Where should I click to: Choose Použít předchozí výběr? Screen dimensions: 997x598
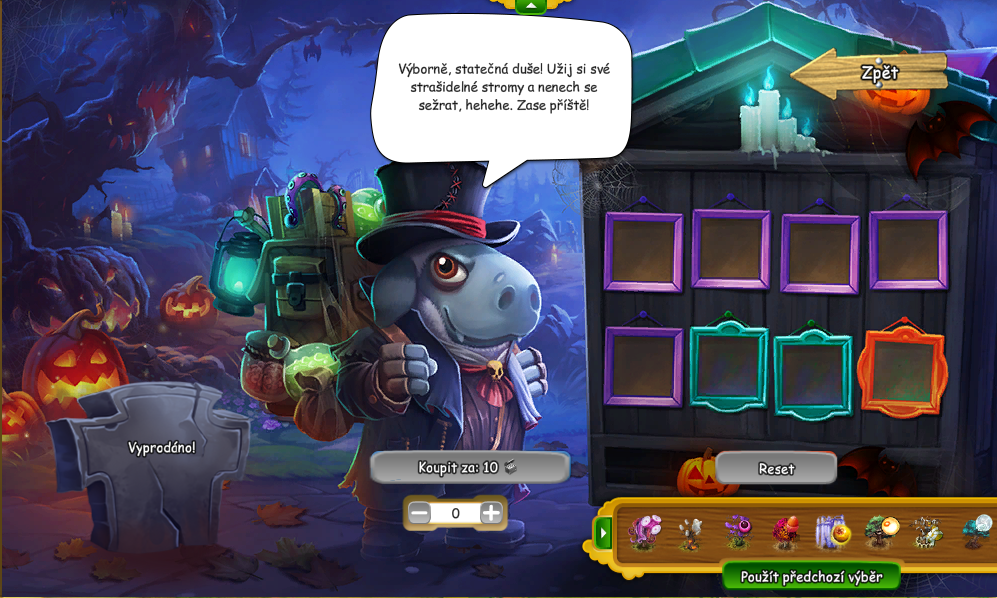click(810, 576)
